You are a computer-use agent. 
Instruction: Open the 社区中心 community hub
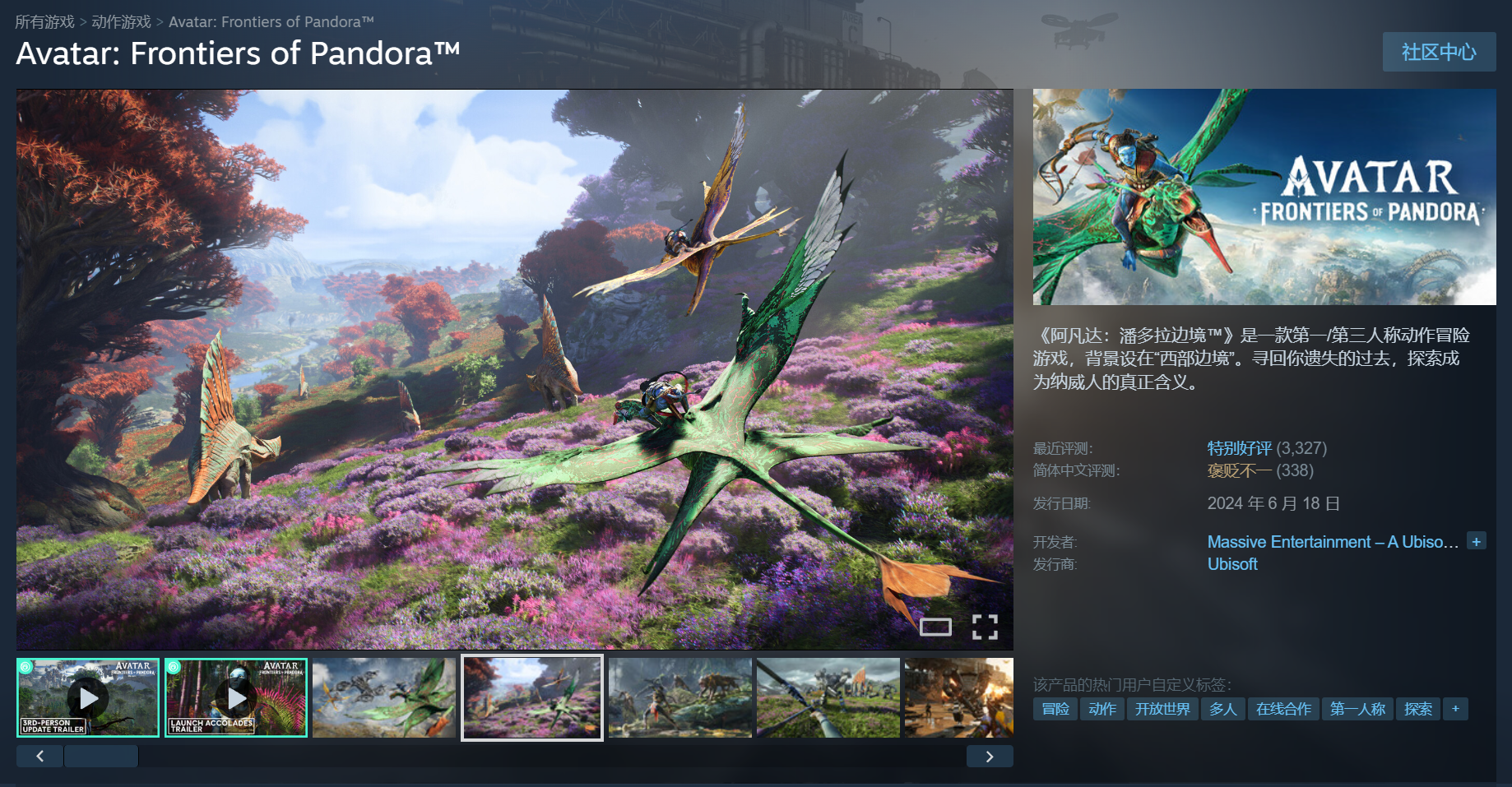tap(1439, 52)
